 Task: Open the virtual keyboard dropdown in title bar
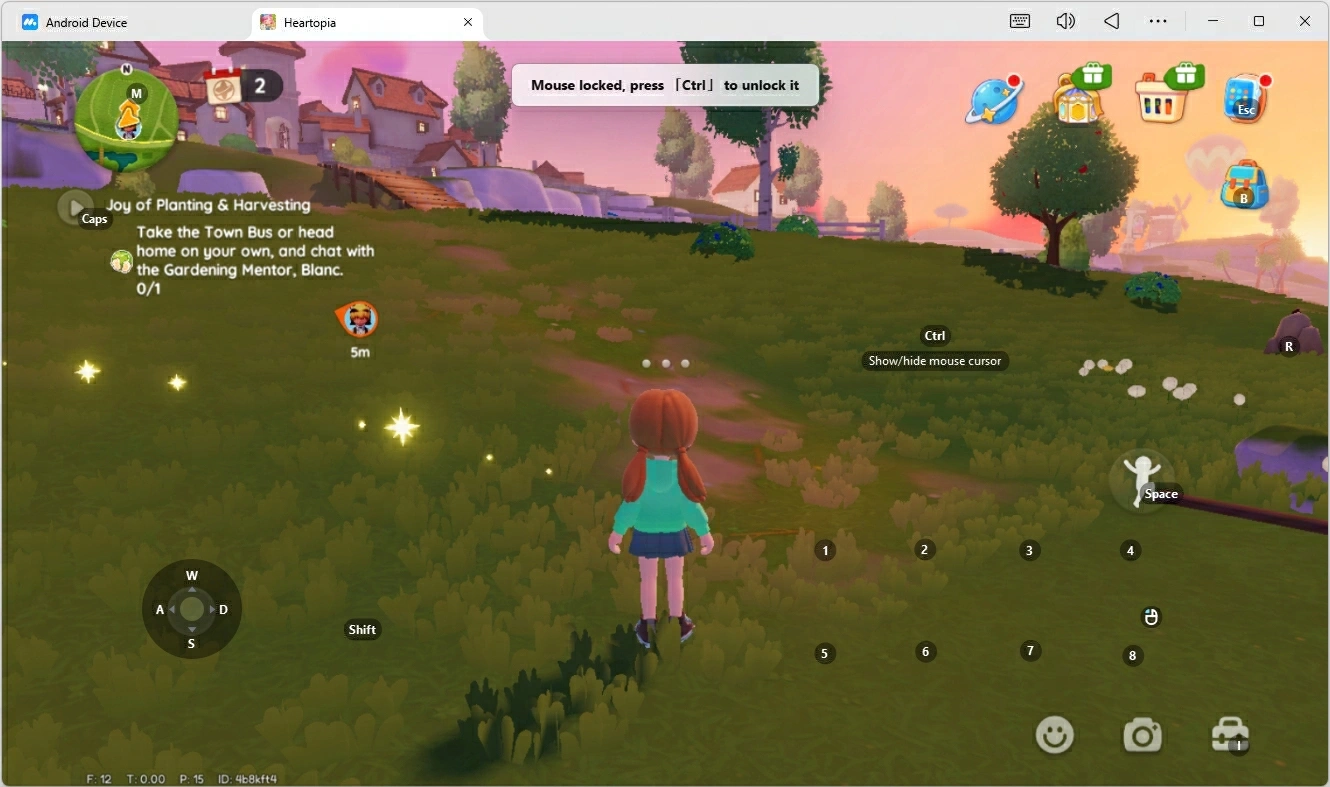click(x=1019, y=21)
